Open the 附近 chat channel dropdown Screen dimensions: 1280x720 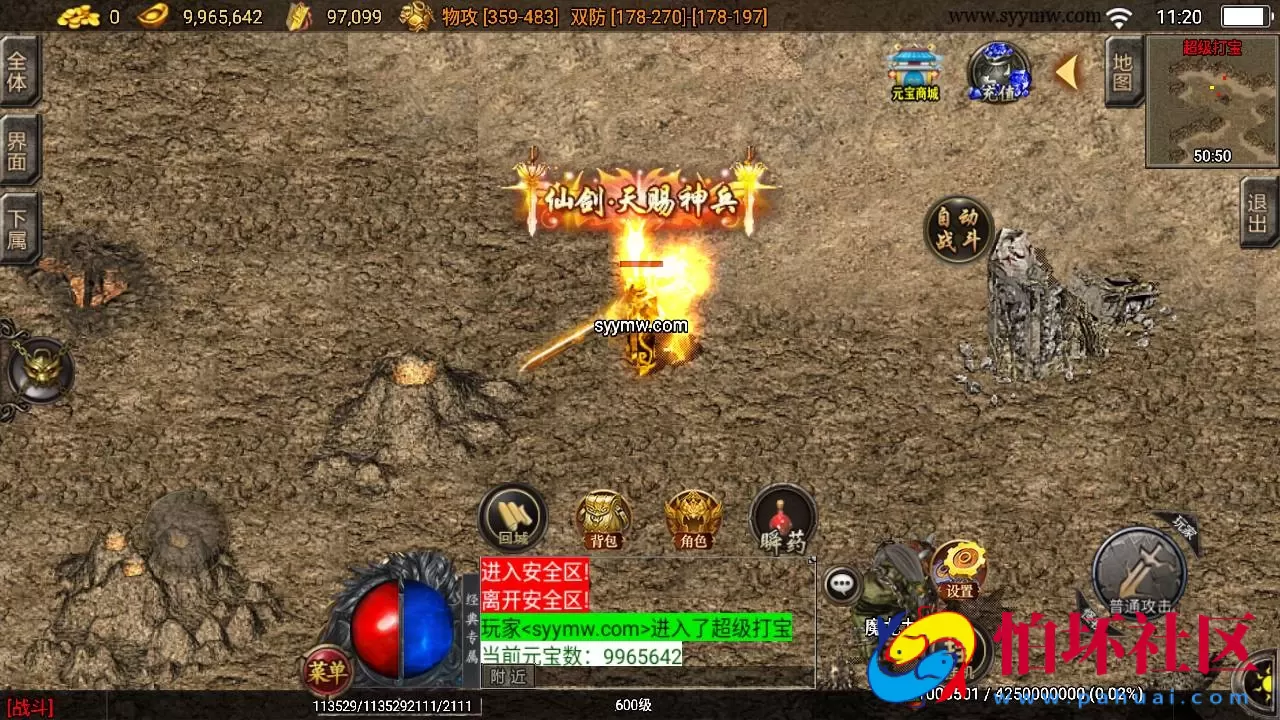pyautogui.click(x=508, y=675)
